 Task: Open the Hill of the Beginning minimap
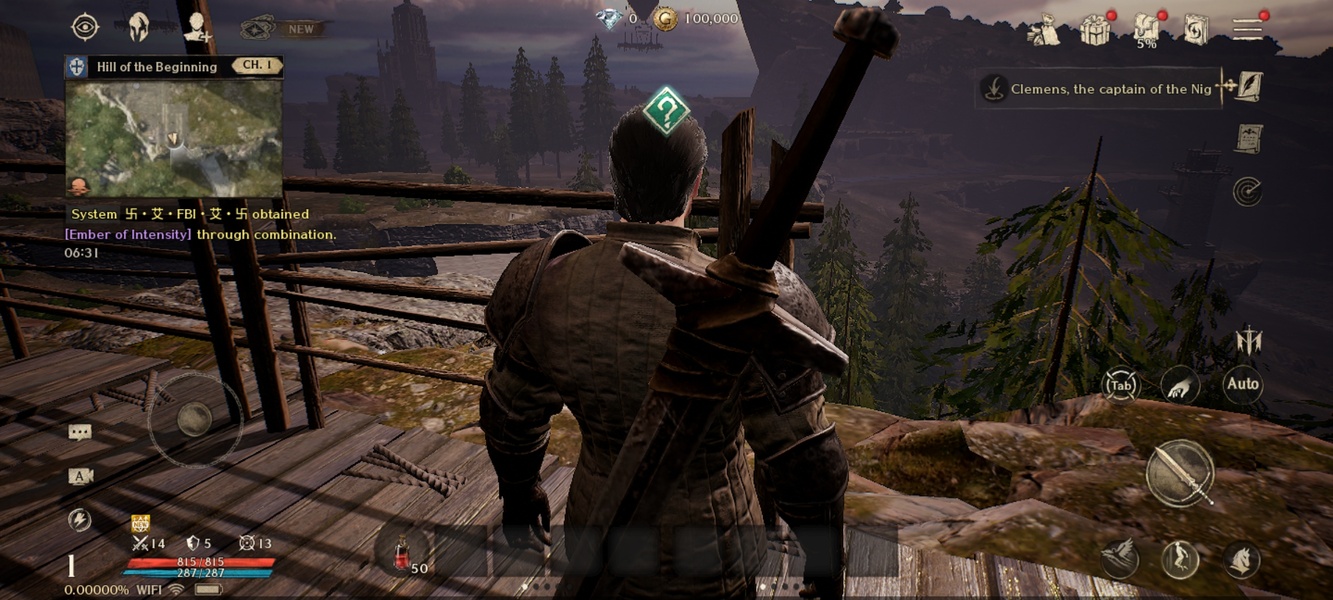pyautogui.click(x=174, y=138)
